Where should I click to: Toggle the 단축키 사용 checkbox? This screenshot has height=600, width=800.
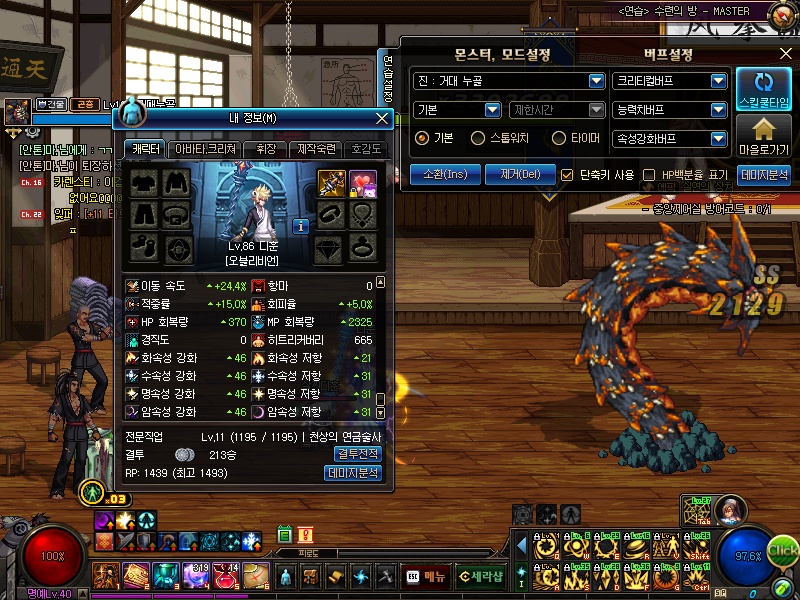click(568, 175)
